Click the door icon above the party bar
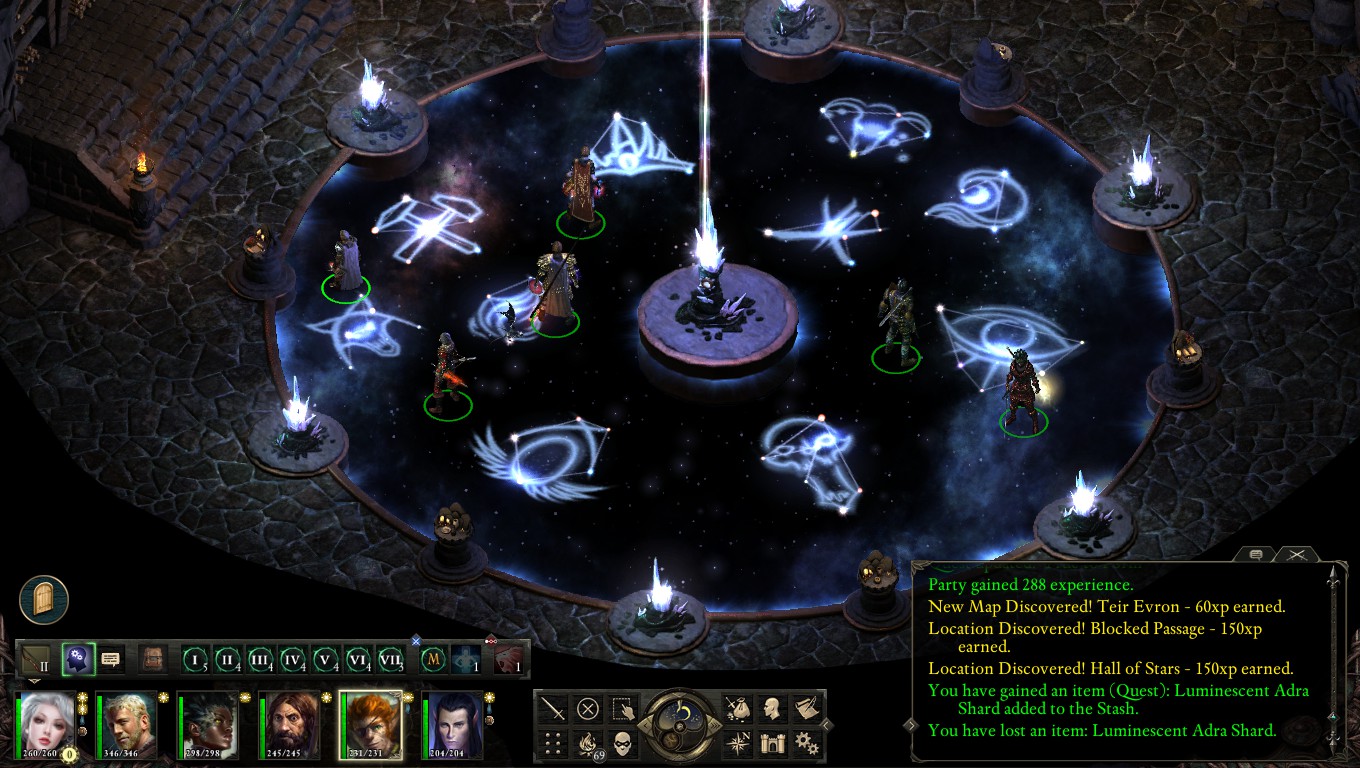The height and width of the screenshot is (768, 1360). 44,600
